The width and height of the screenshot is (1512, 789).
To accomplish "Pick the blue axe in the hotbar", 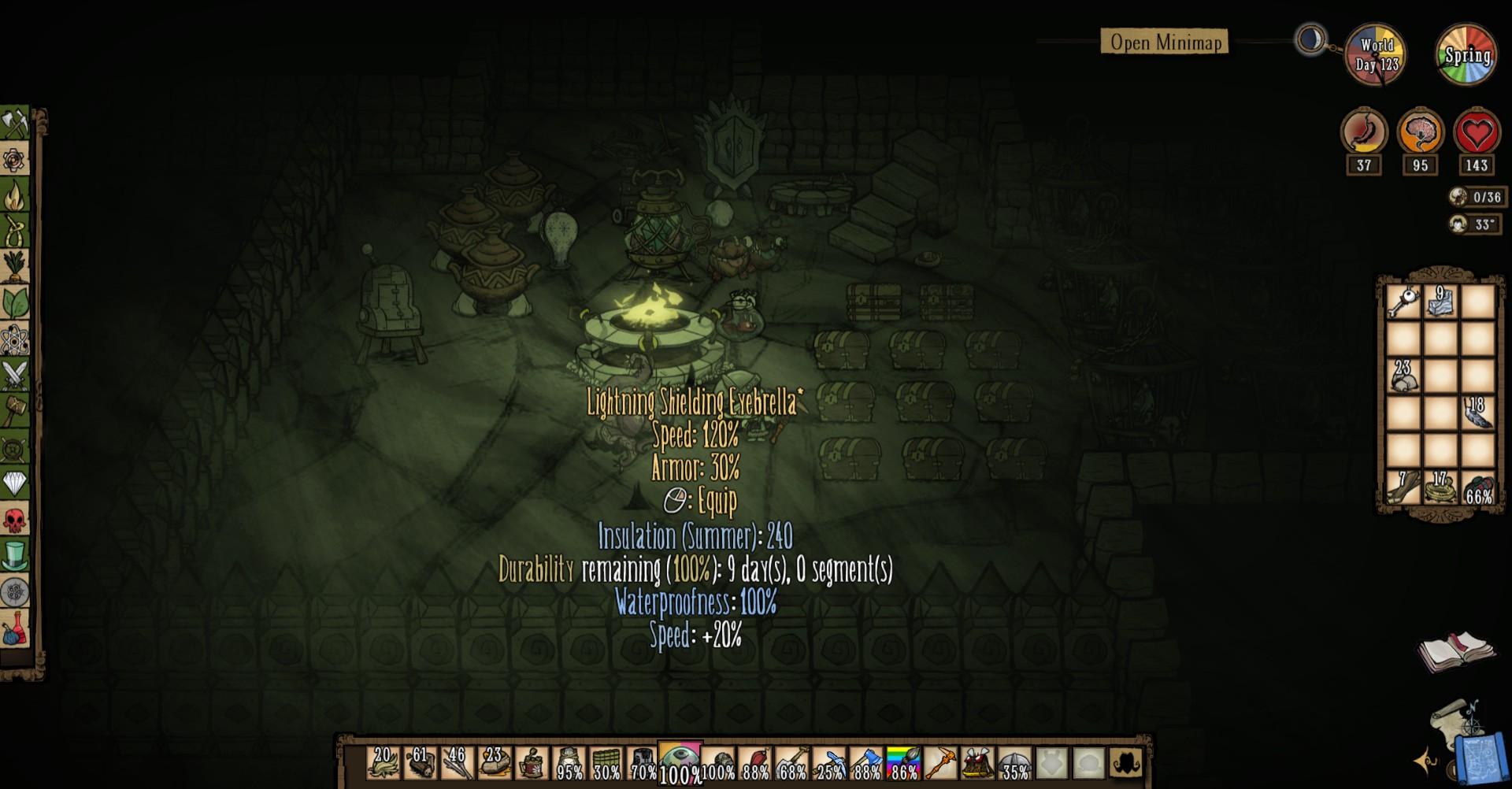I will tap(866, 763).
